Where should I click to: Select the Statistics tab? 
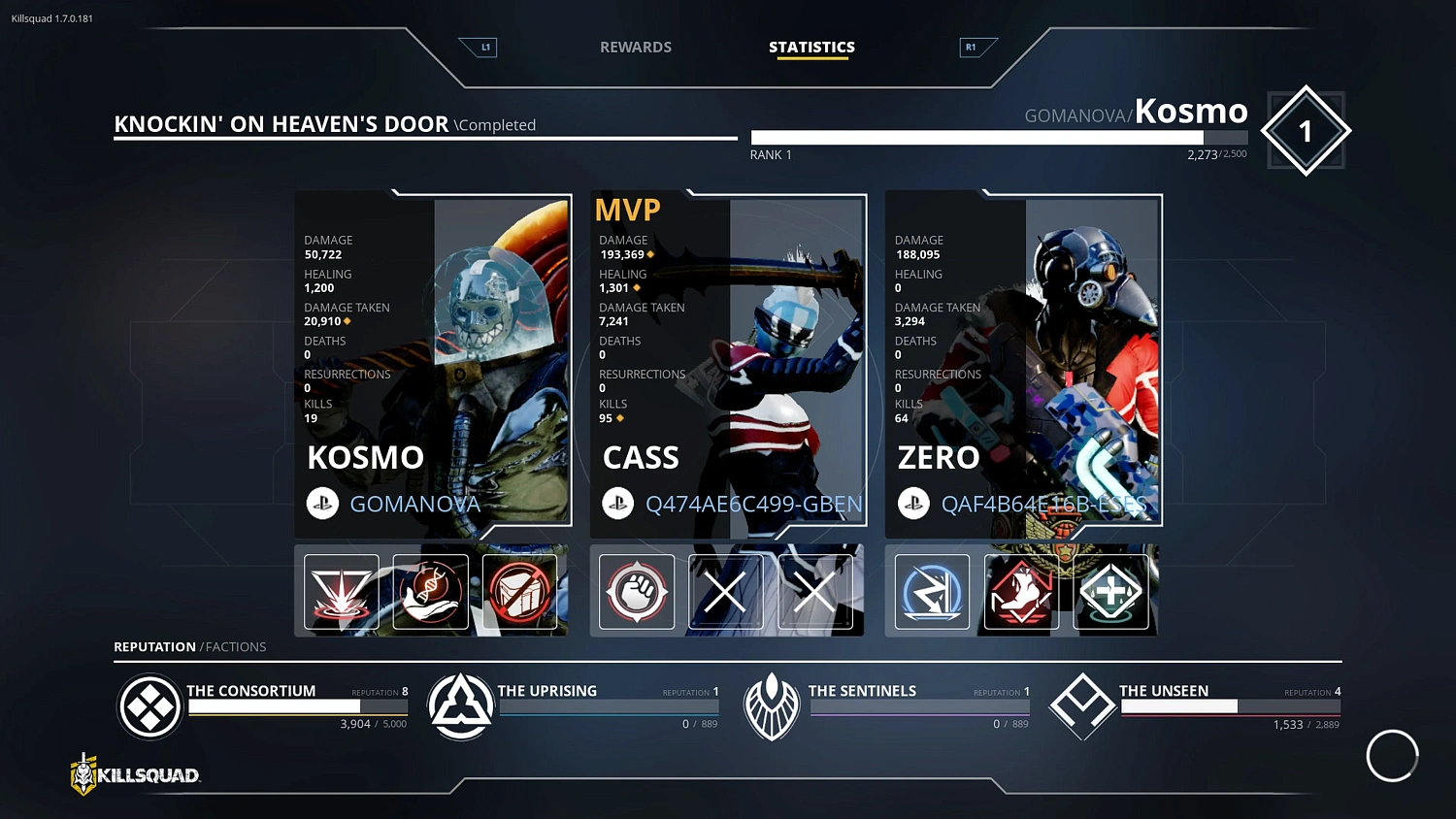pyautogui.click(x=811, y=47)
